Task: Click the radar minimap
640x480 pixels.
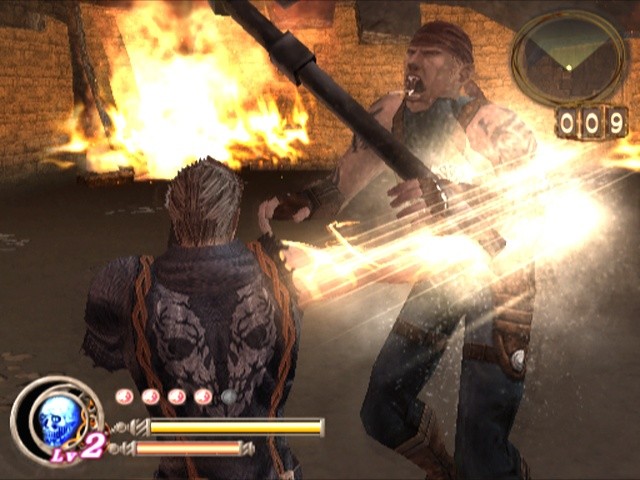Action: click(569, 55)
